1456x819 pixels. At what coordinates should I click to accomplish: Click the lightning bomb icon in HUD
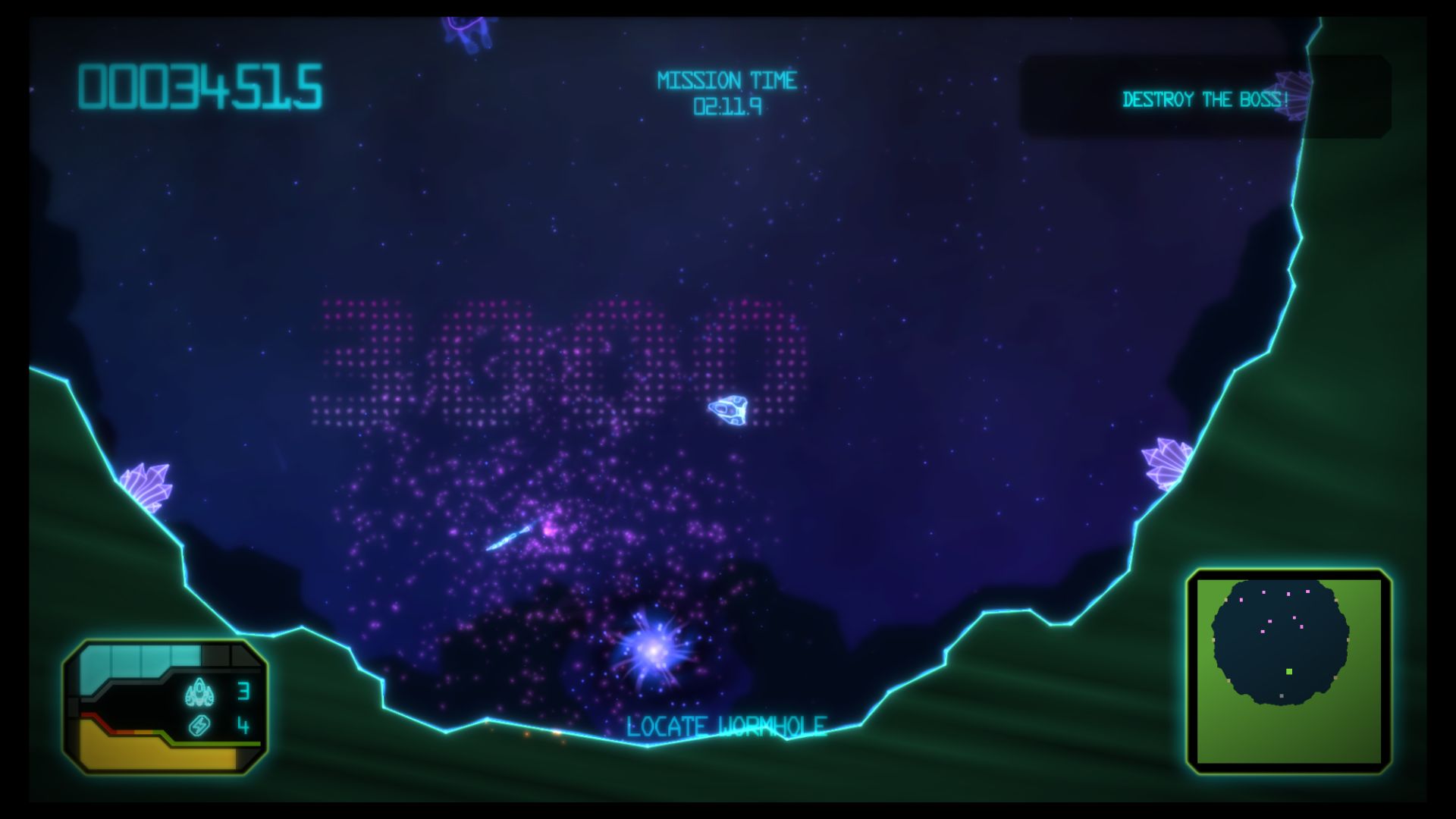(199, 726)
